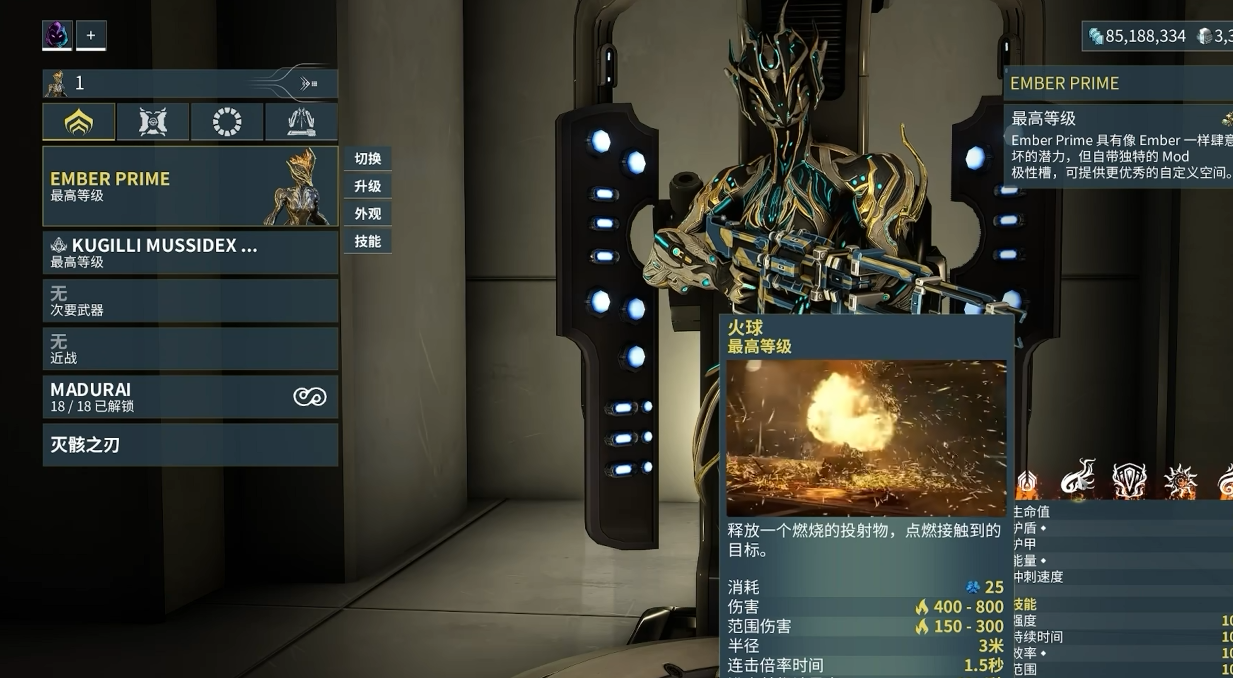Select the Ember Prime warframe slot
Image resolution: width=1233 pixels, height=678 pixels.
tap(190, 186)
